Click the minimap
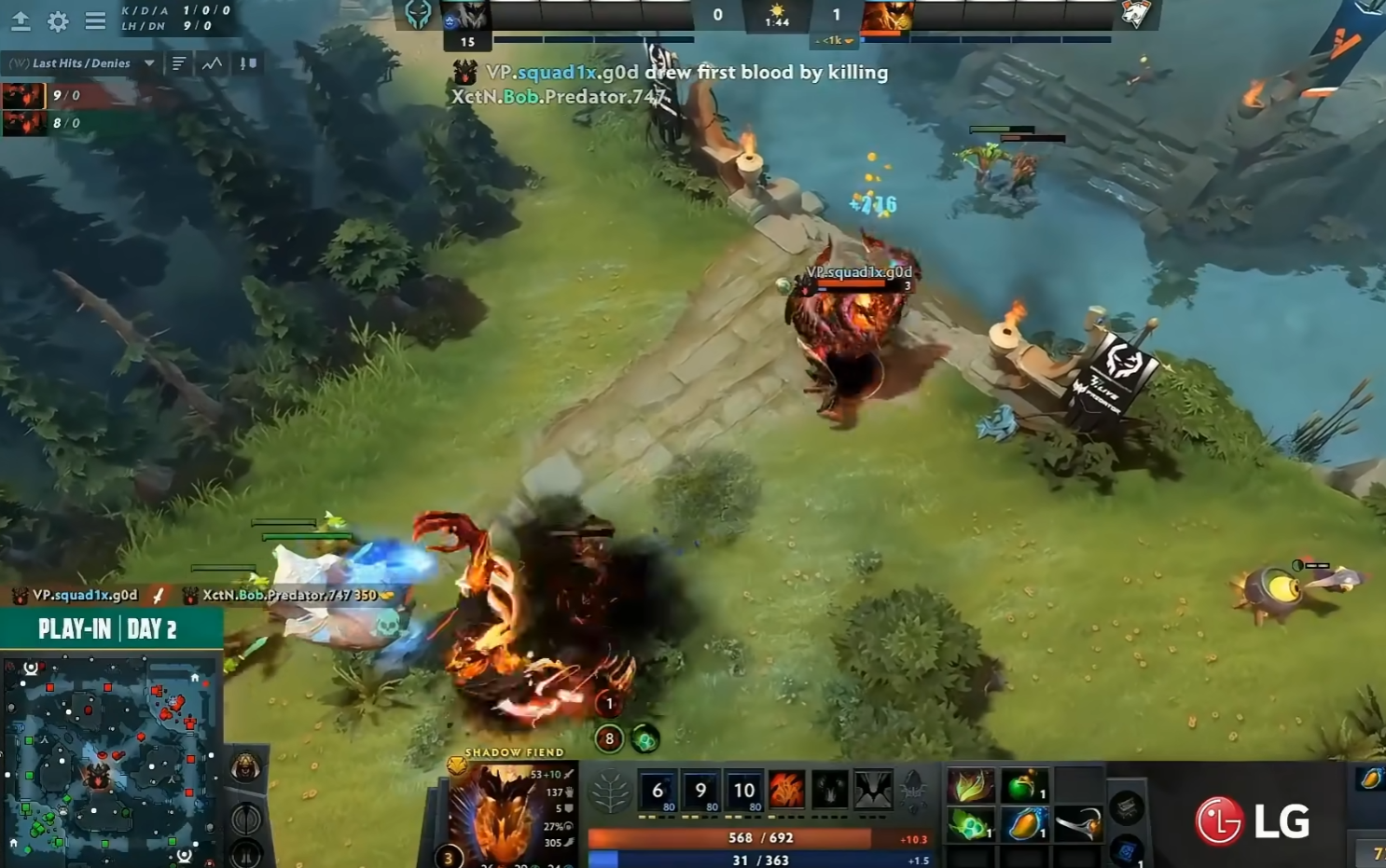Screen dimensions: 1386x868 (x=112, y=760)
